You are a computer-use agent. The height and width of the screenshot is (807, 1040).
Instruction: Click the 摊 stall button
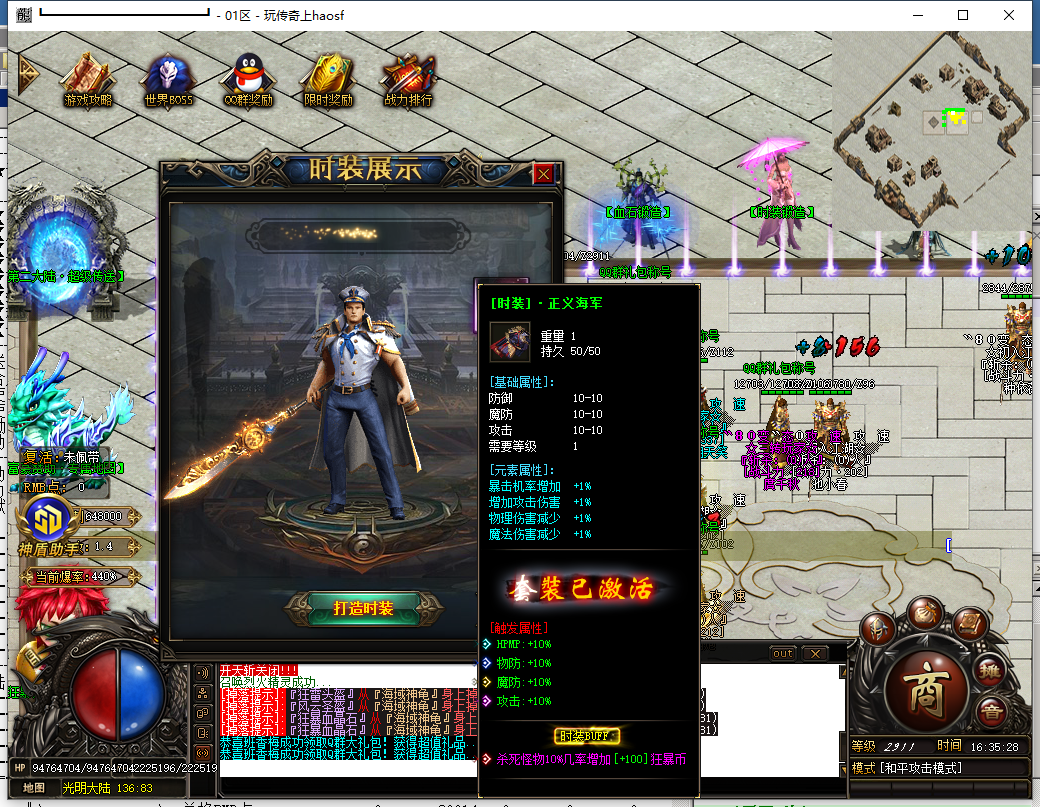point(989,673)
